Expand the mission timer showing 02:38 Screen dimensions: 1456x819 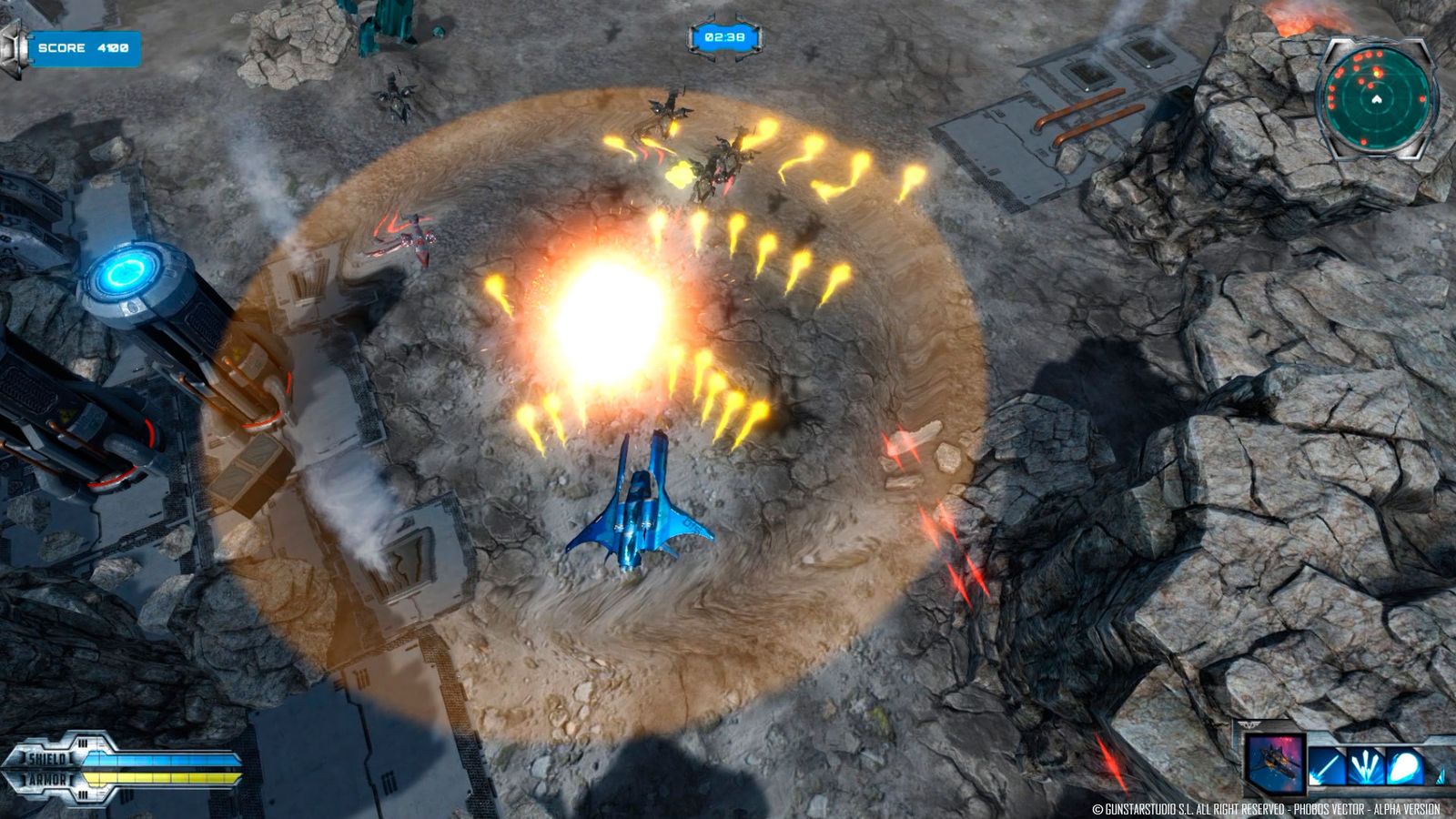point(723,36)
